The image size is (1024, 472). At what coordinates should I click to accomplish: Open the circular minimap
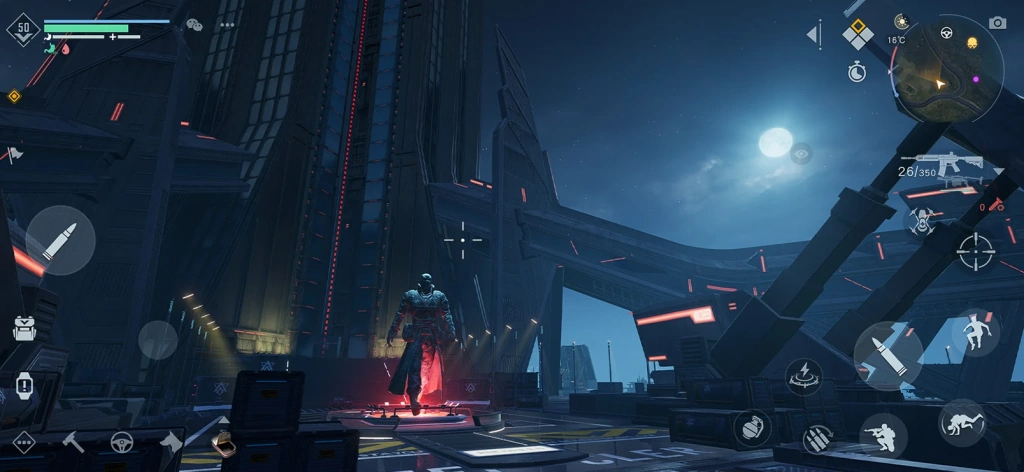click(x=948, y=68)
